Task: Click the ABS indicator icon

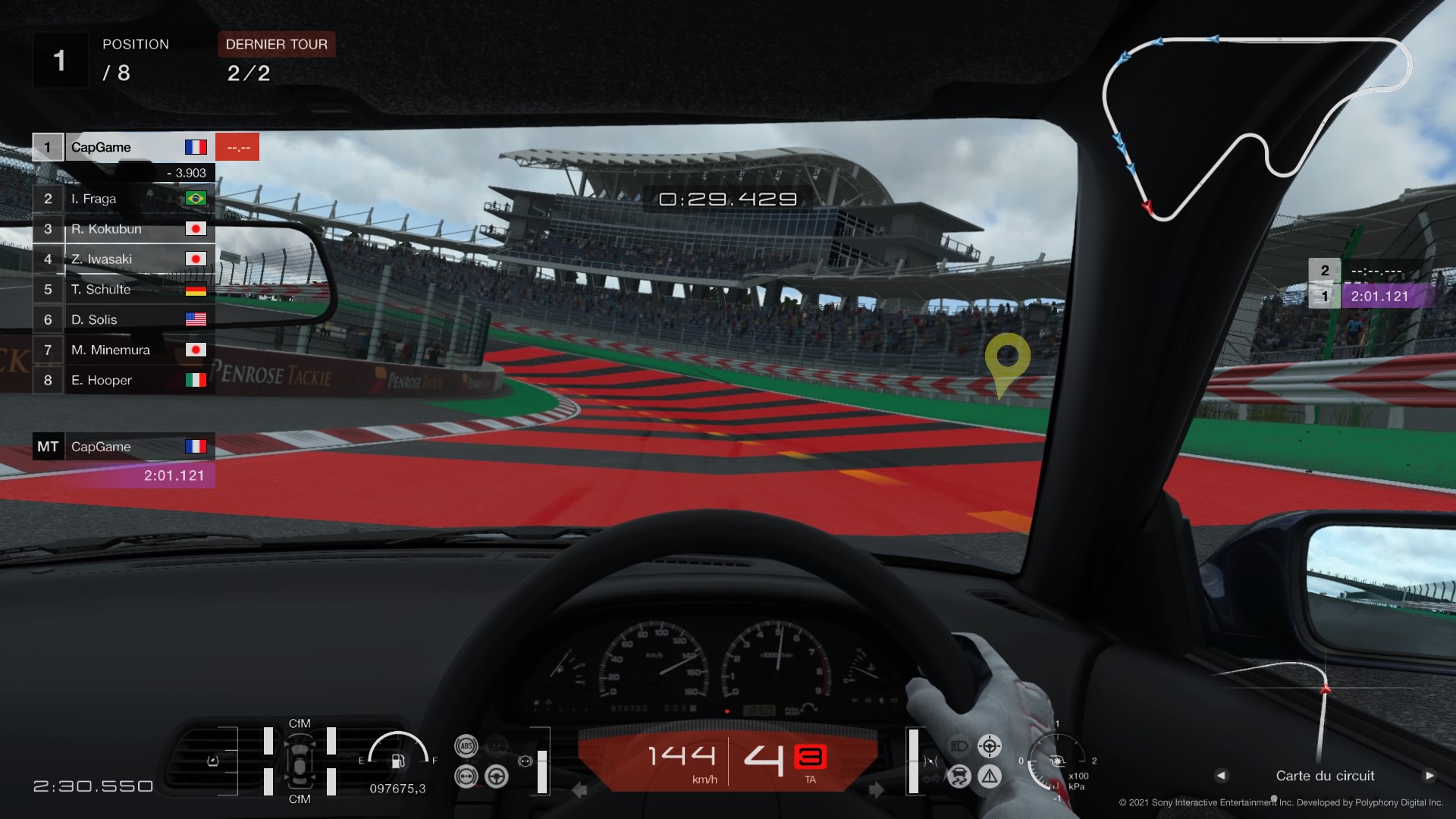Action: (x=466, y=746)
